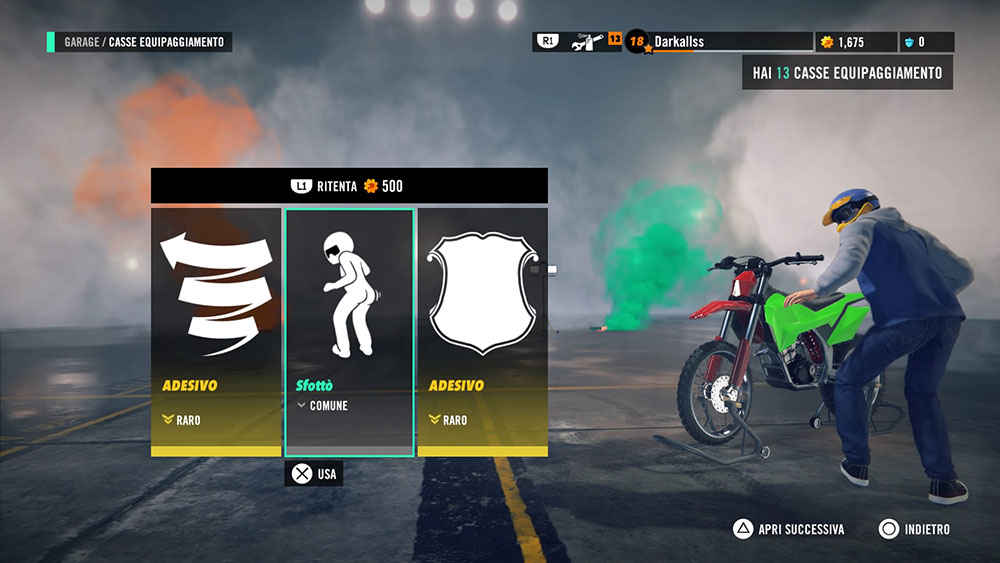This screenshot has height=563, width=1000.
Task: Select the Sfottò common emote card
Action: pyautogui.click(x=349, y=331)
